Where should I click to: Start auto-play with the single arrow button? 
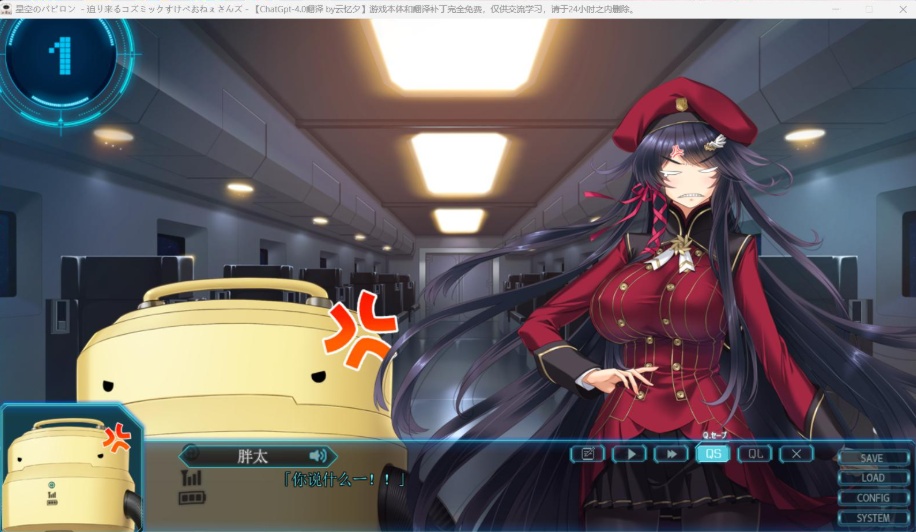click(x=630, y=453)
